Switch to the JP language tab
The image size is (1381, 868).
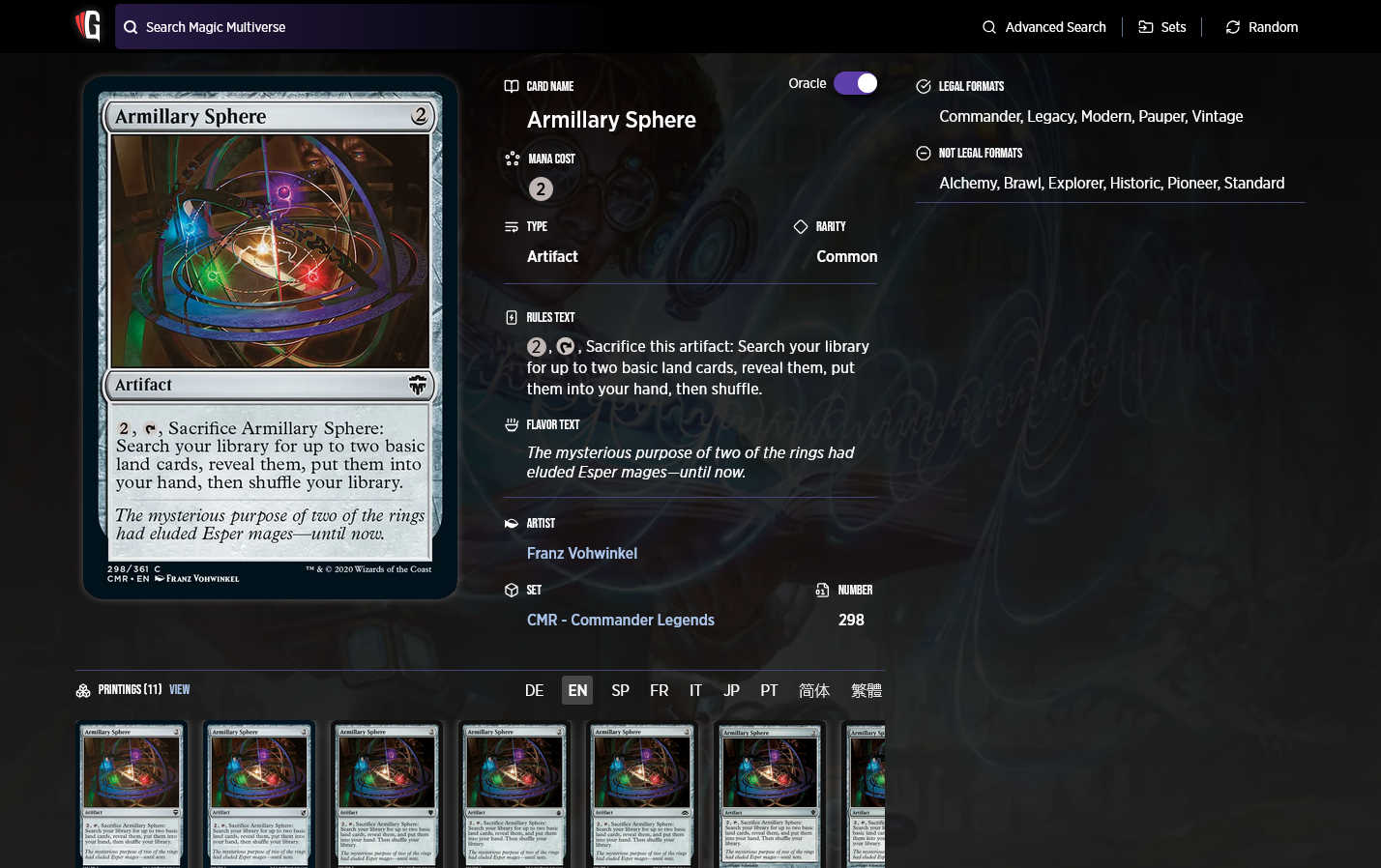[x=731, y=690]
